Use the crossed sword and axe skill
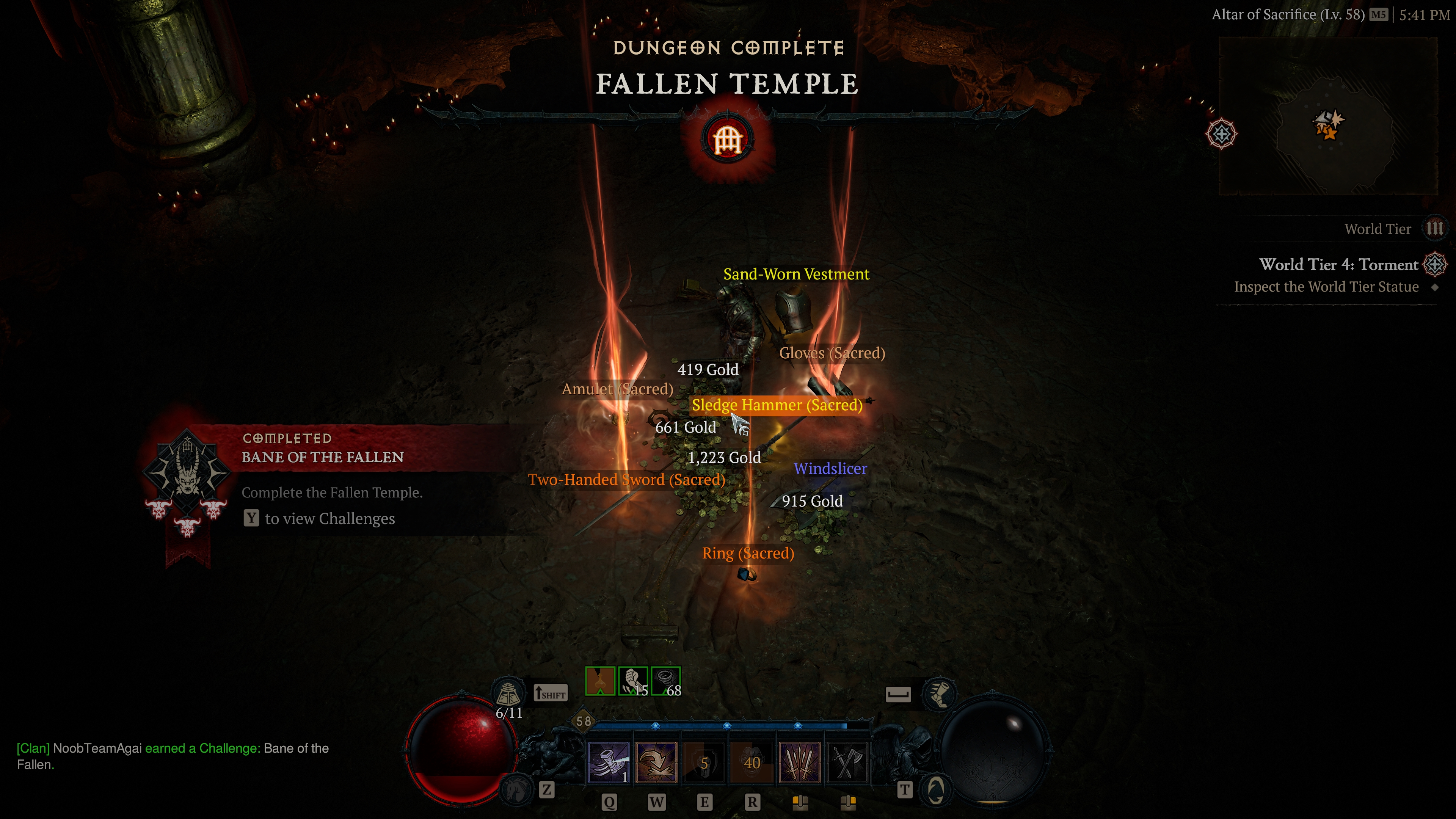1456x819 pixels. pos(847,762)
